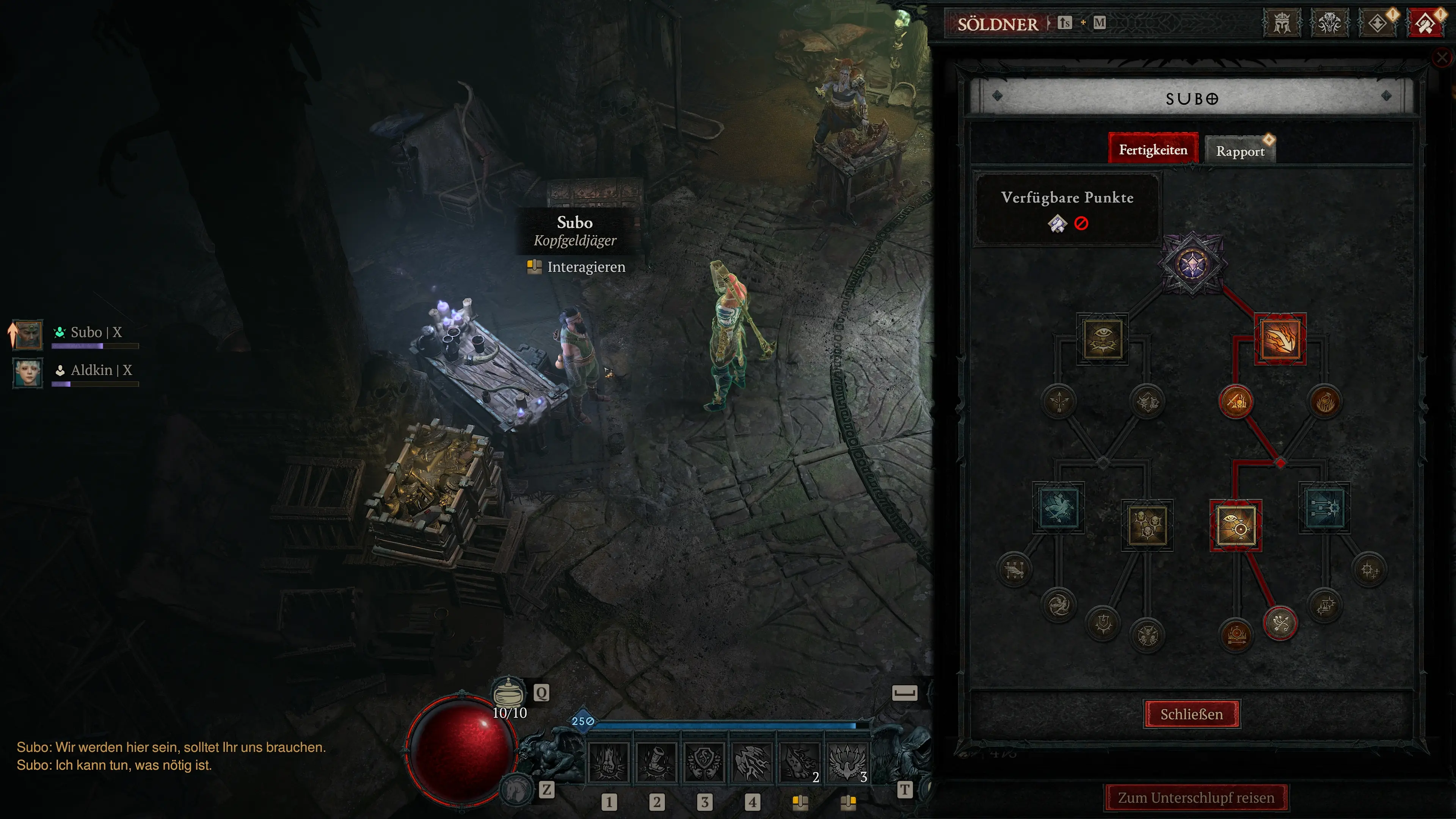The height and width of the screenshot is (819, 1456).
Task: Click the Schließen button
Action: tap(1191, 714)
